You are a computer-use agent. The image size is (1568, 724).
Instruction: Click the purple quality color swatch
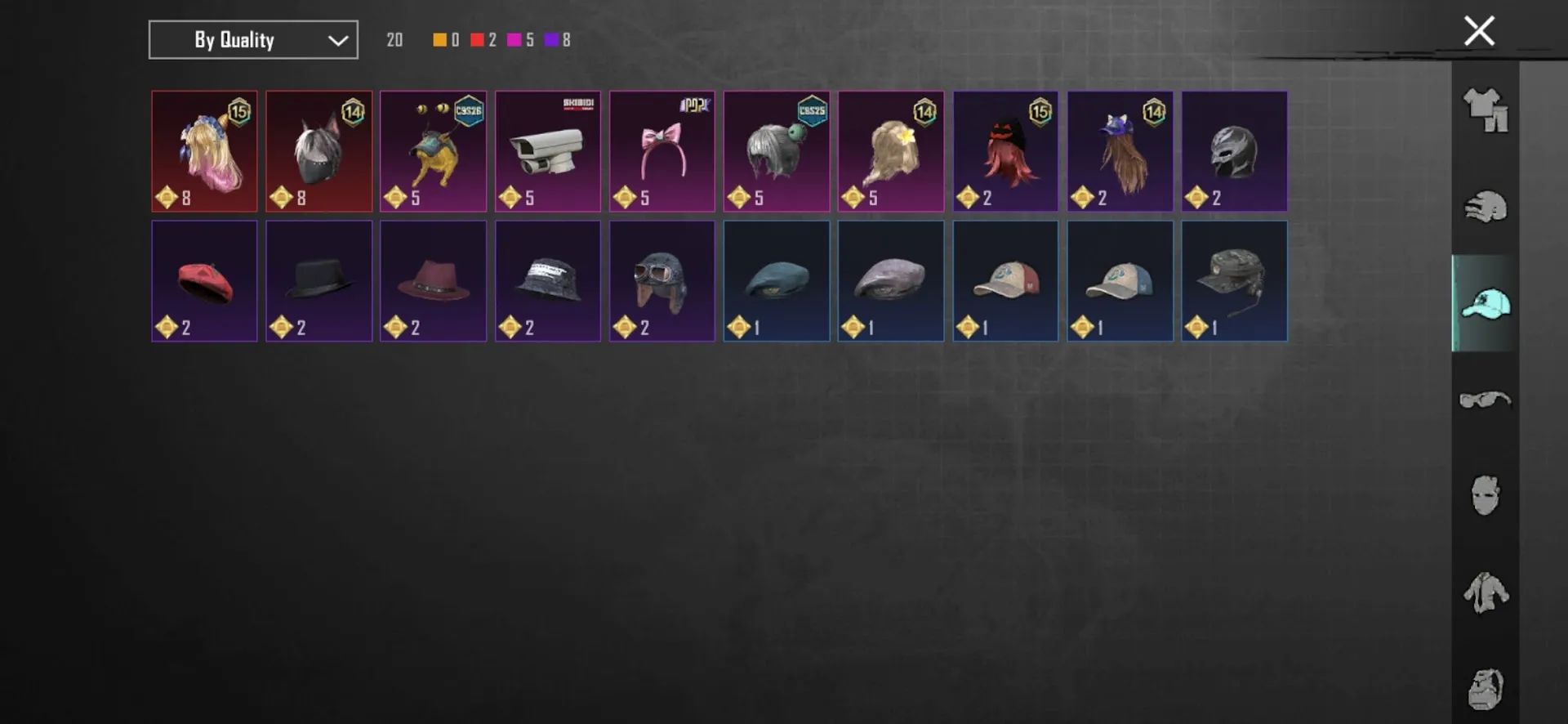tap(552, 39)
